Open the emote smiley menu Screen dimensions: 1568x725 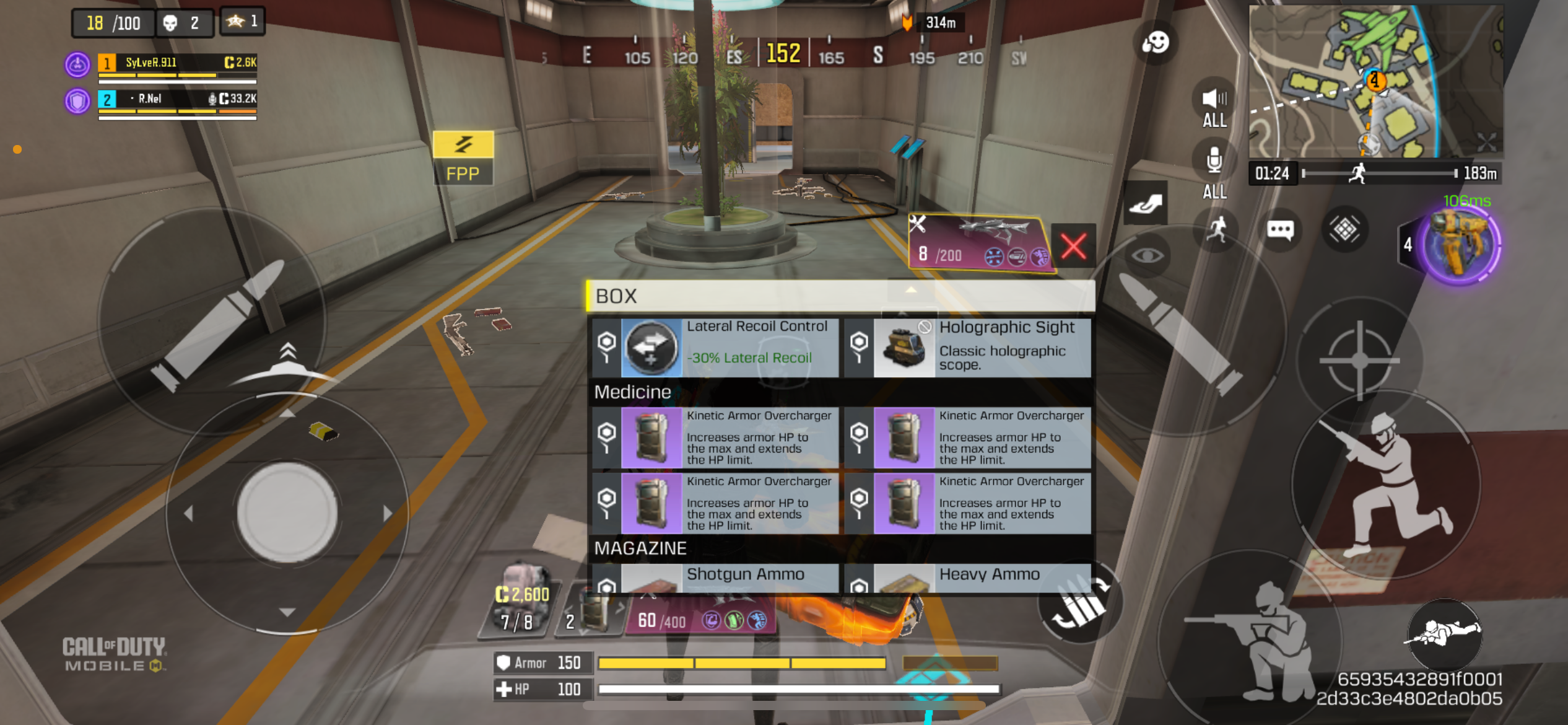(1155, 42)
